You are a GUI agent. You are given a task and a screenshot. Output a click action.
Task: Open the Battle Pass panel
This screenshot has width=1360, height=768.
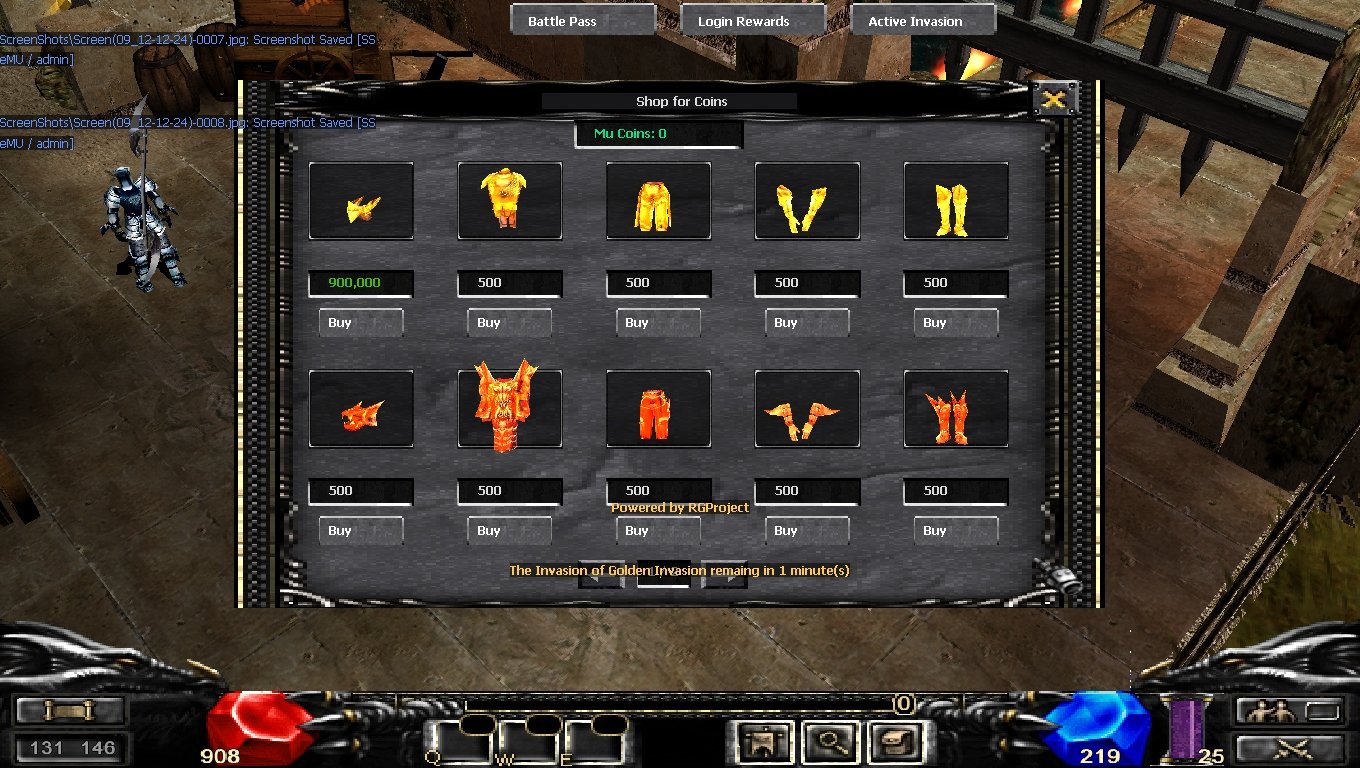pyautogui.click(x=583, y=21)
